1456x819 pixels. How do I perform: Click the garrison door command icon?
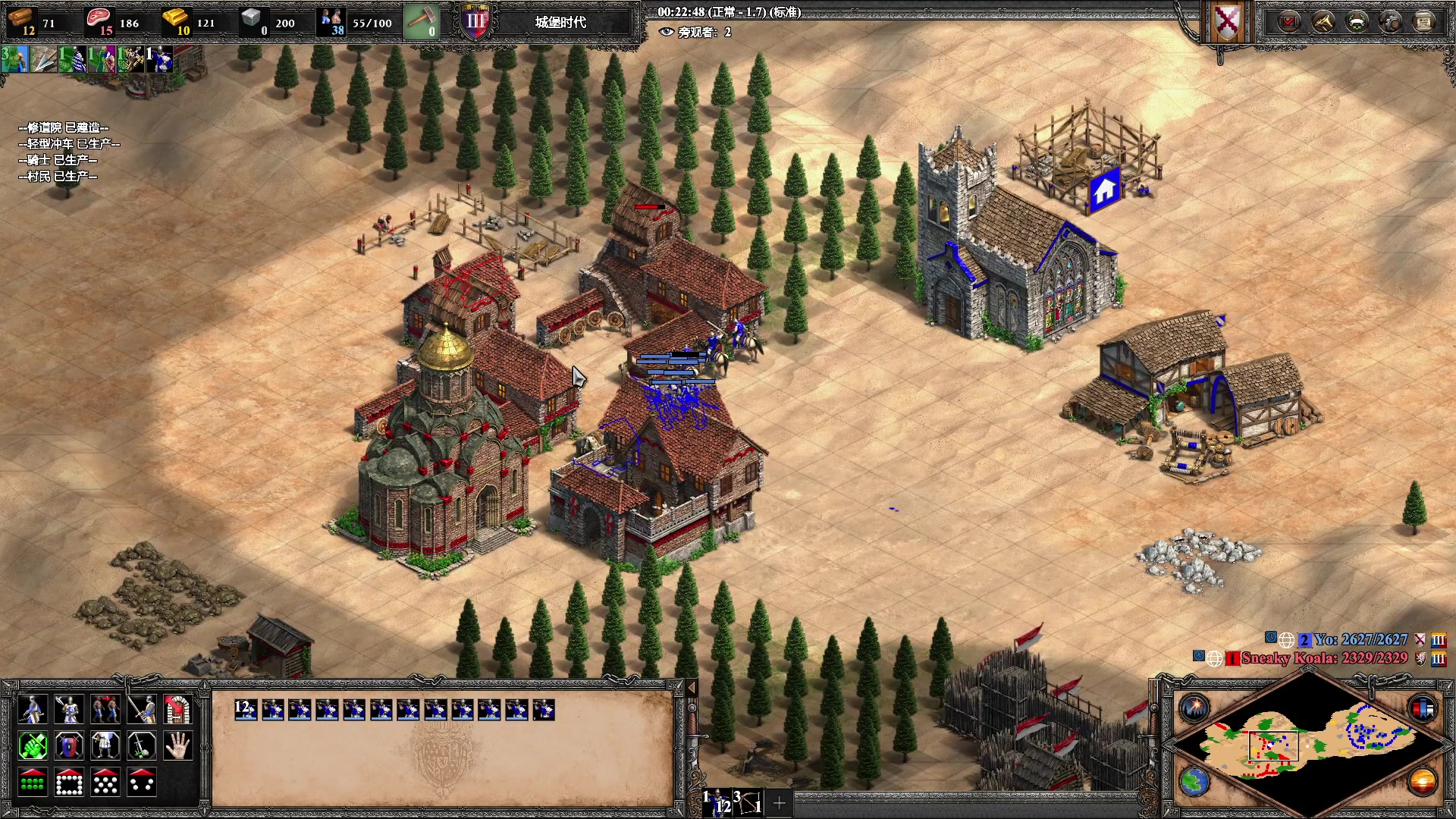pos(178,710)
